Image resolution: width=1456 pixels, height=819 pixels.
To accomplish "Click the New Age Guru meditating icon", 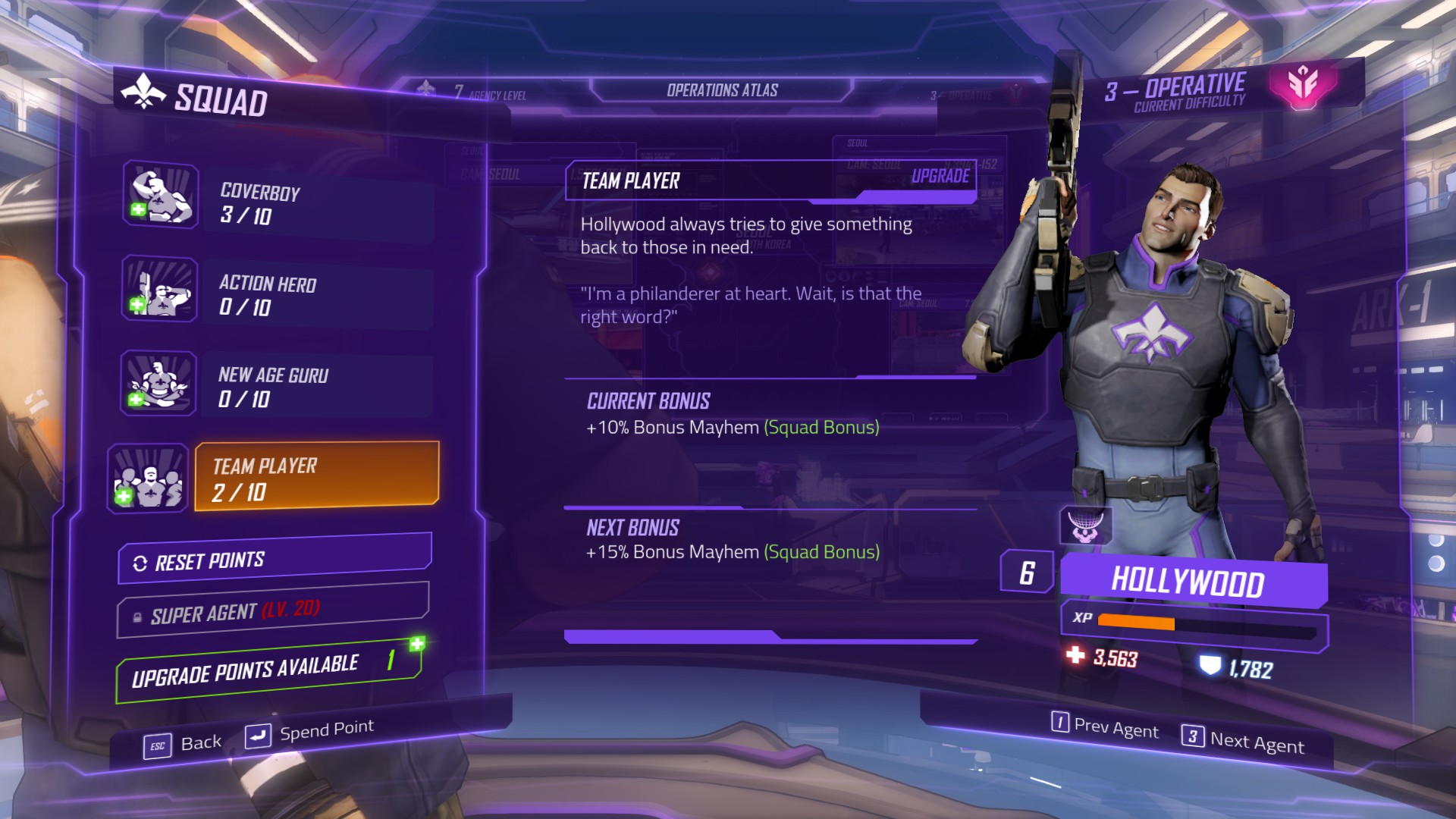I will 158,384.
